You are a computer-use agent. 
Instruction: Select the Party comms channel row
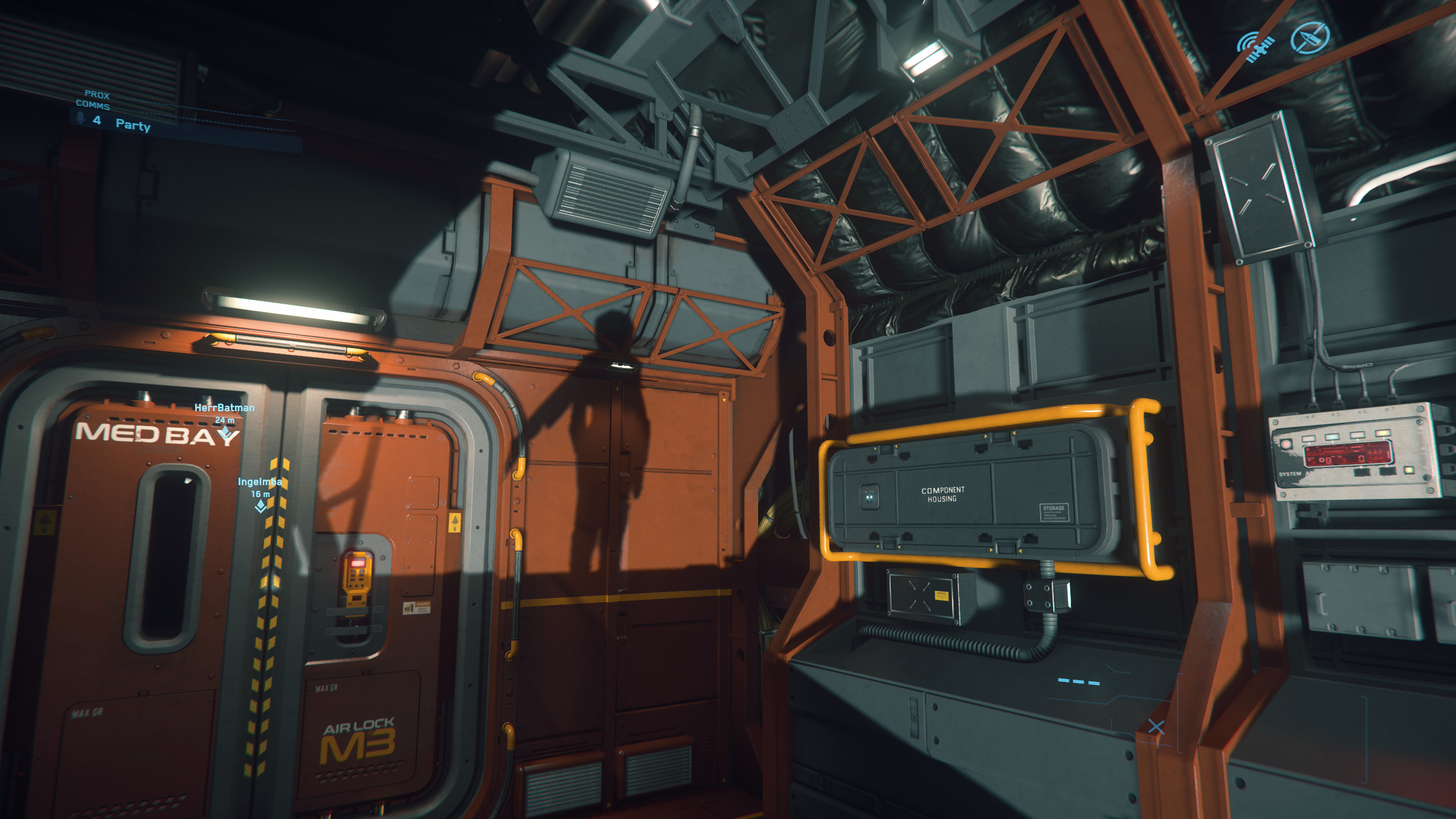[x=133, y=124]
